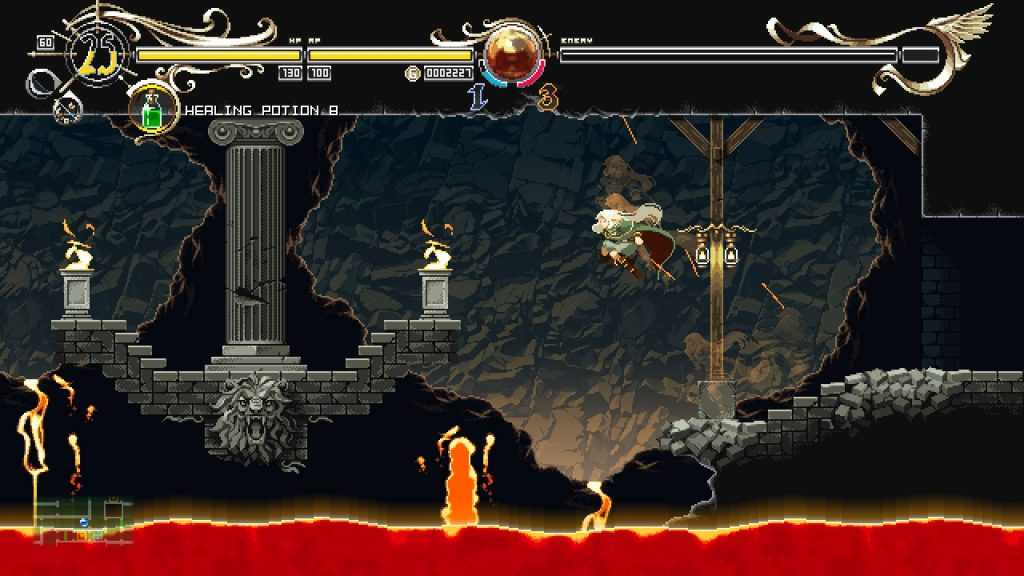The height and width of the screenshot is (576, 1024).
Task: Select the orange fire spirit level 3
Action: click(547, 98)
